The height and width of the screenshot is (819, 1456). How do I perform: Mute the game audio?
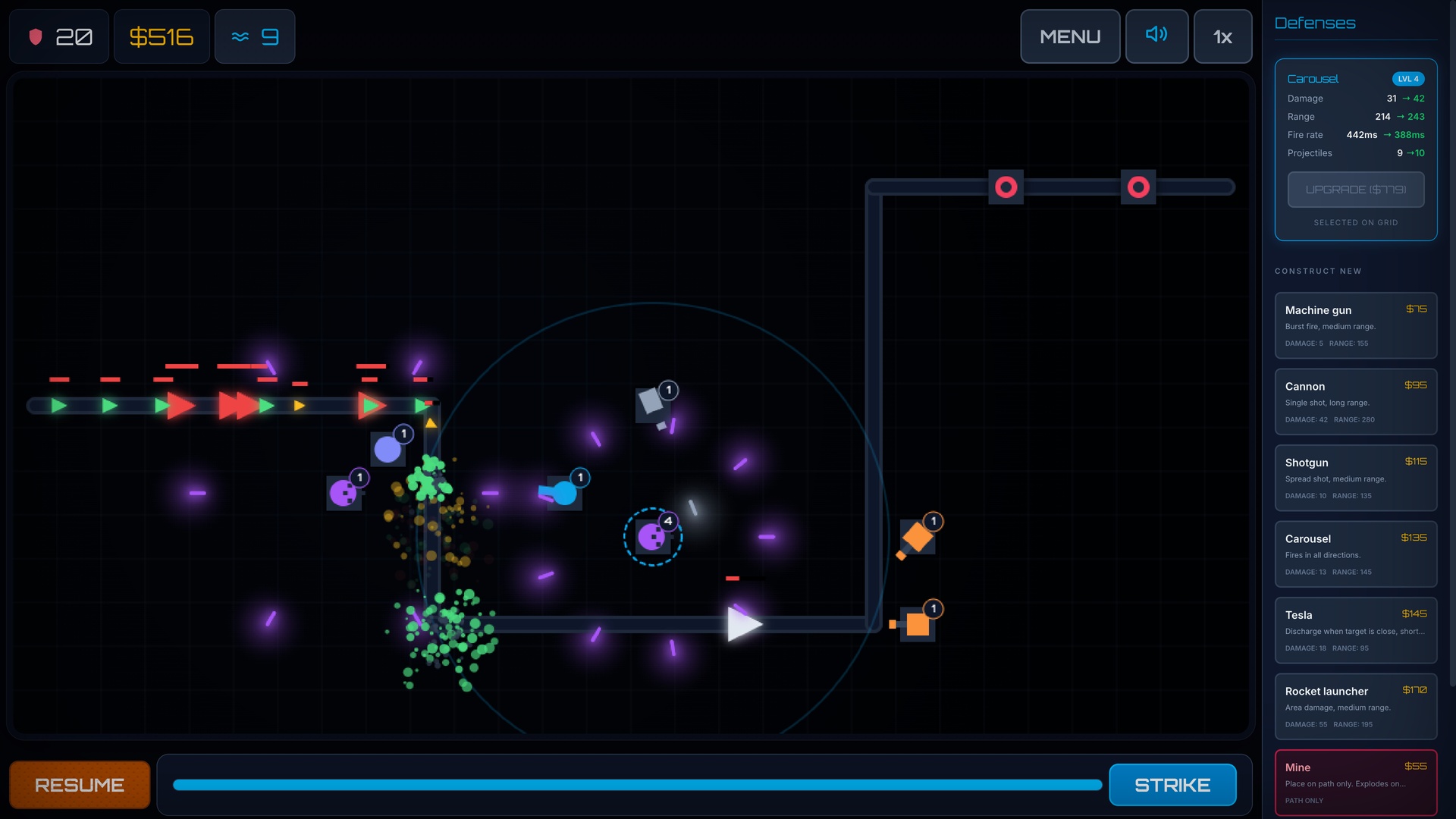1156,36
